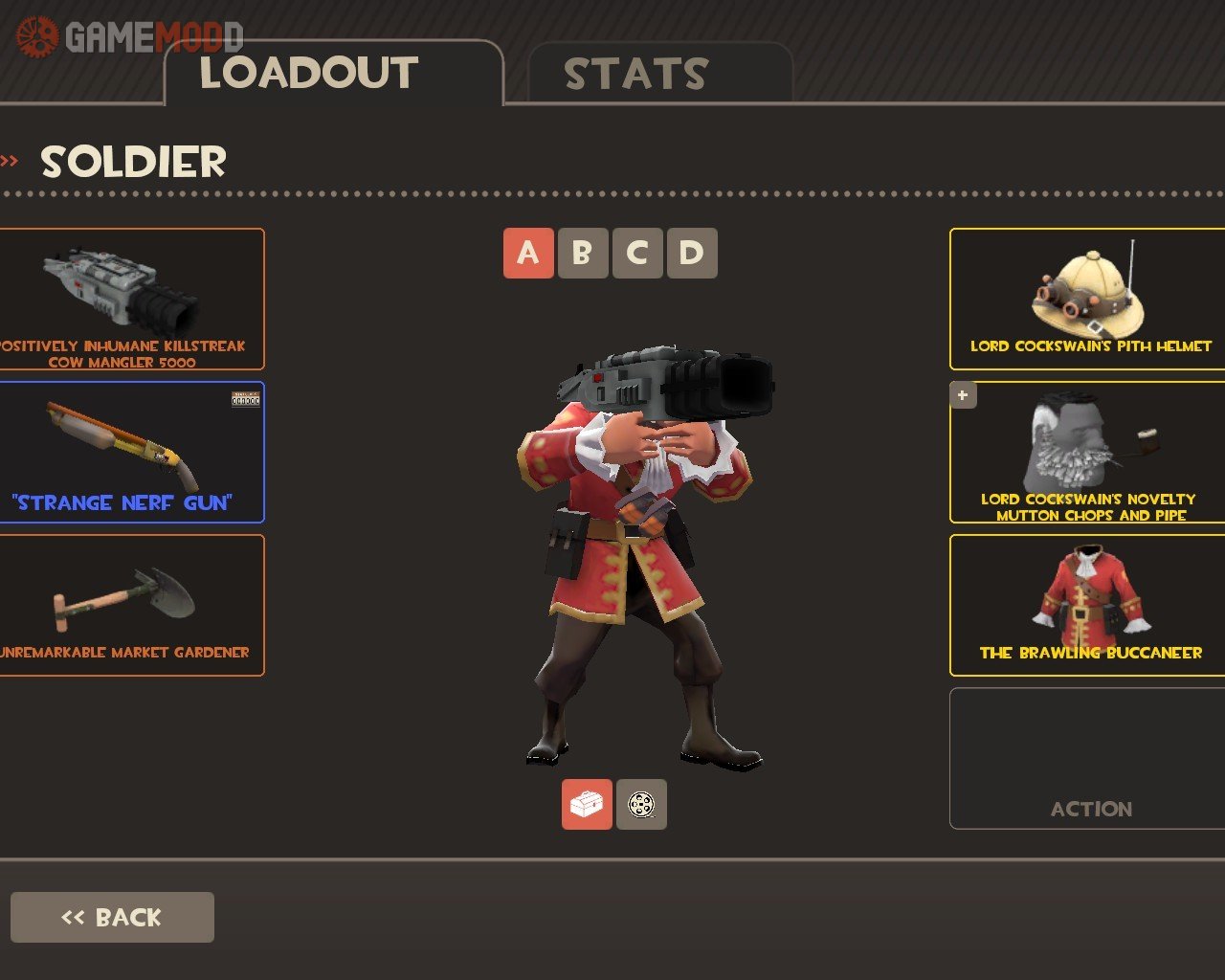The height and width of the screenshot is (980, 1225).
Task: Click the plus badge on the mutton chops slot
Action: (963, 394)
